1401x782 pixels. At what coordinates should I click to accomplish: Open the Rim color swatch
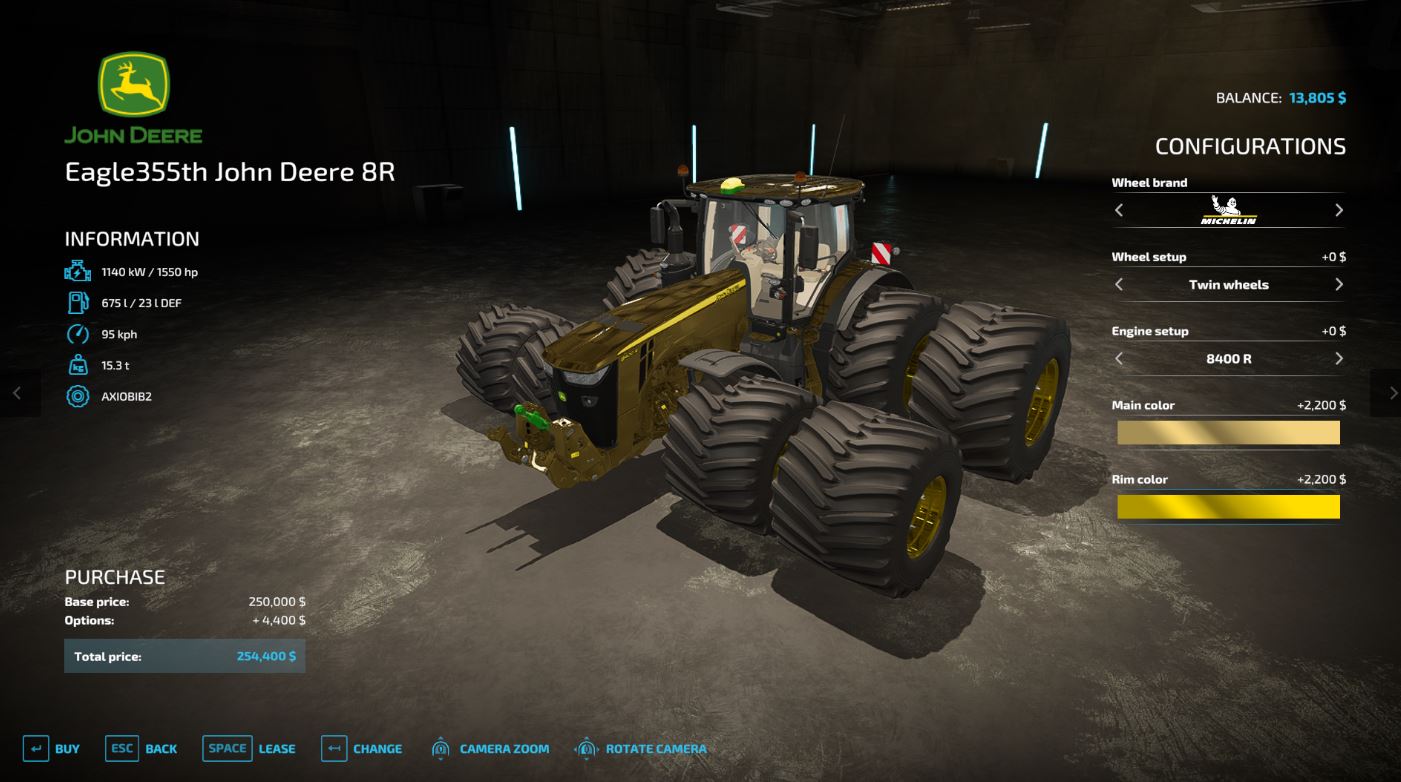click(x=1228, y=506)
